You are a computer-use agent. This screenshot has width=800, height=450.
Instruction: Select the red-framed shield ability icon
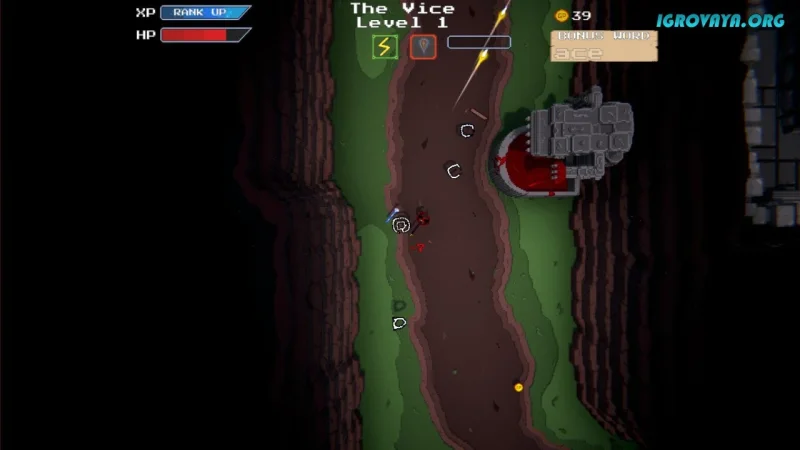pos(423,47)
